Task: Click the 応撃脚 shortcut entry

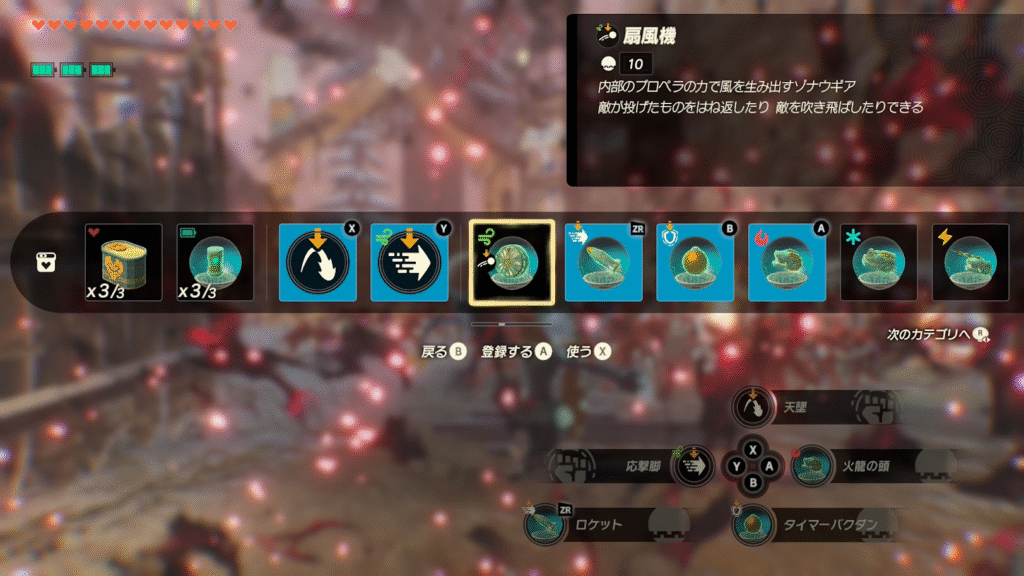Action: (630, 465)
